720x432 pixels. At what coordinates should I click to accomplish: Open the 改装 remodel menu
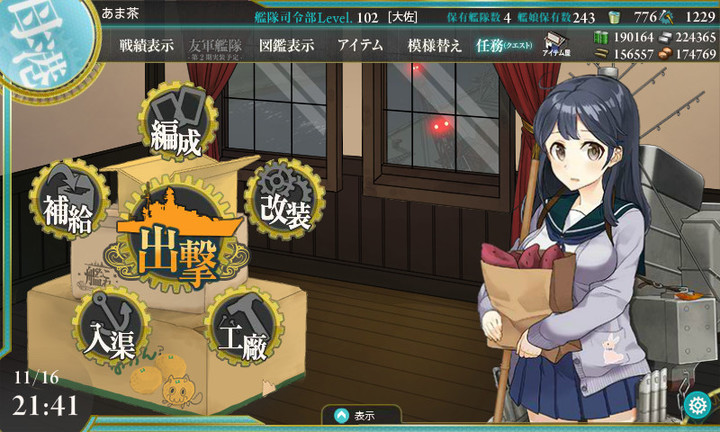(x=284, y=203)
